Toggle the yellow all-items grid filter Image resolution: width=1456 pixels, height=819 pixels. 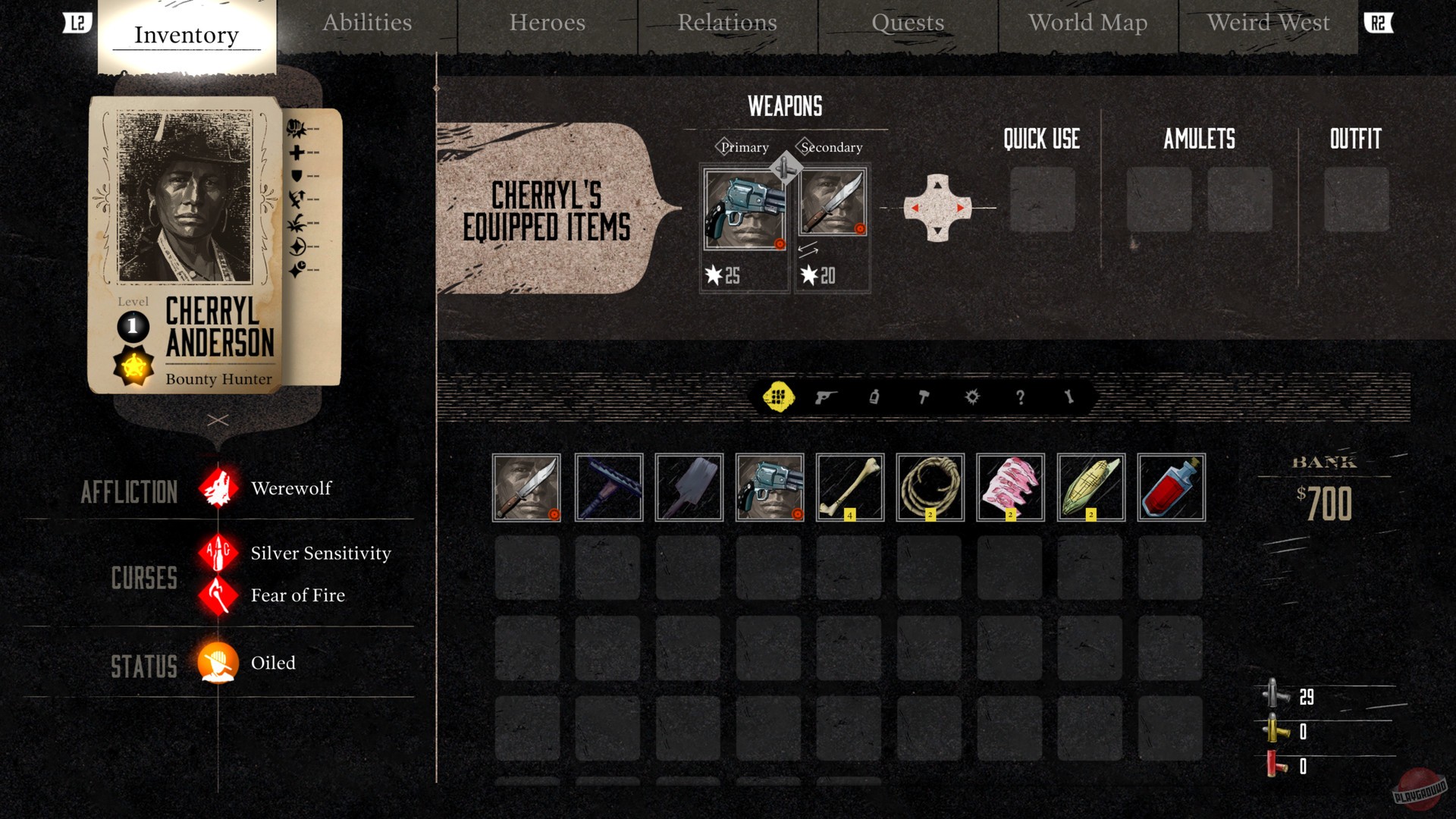[x=779, y=397]
